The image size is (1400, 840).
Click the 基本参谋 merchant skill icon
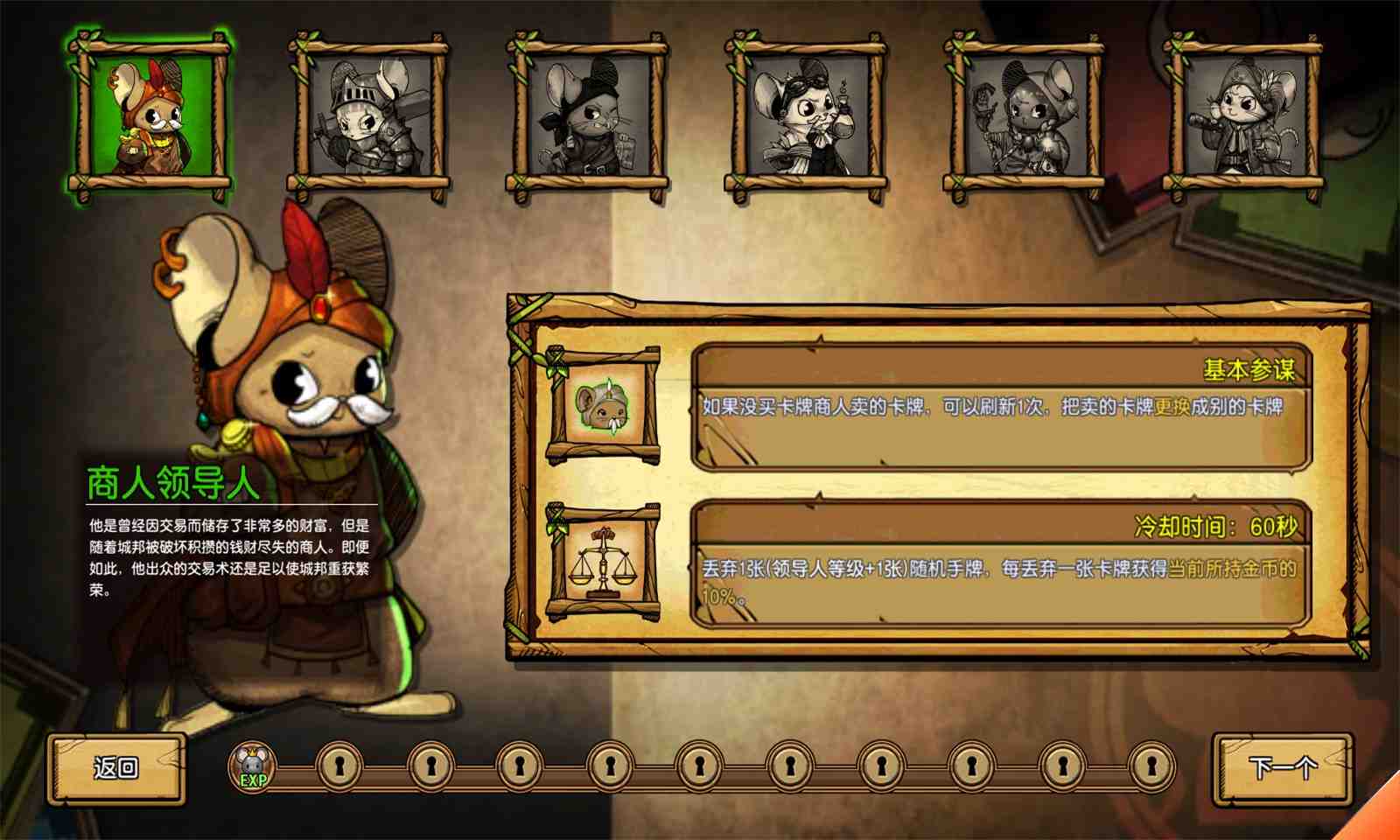[x=603, y=405]
